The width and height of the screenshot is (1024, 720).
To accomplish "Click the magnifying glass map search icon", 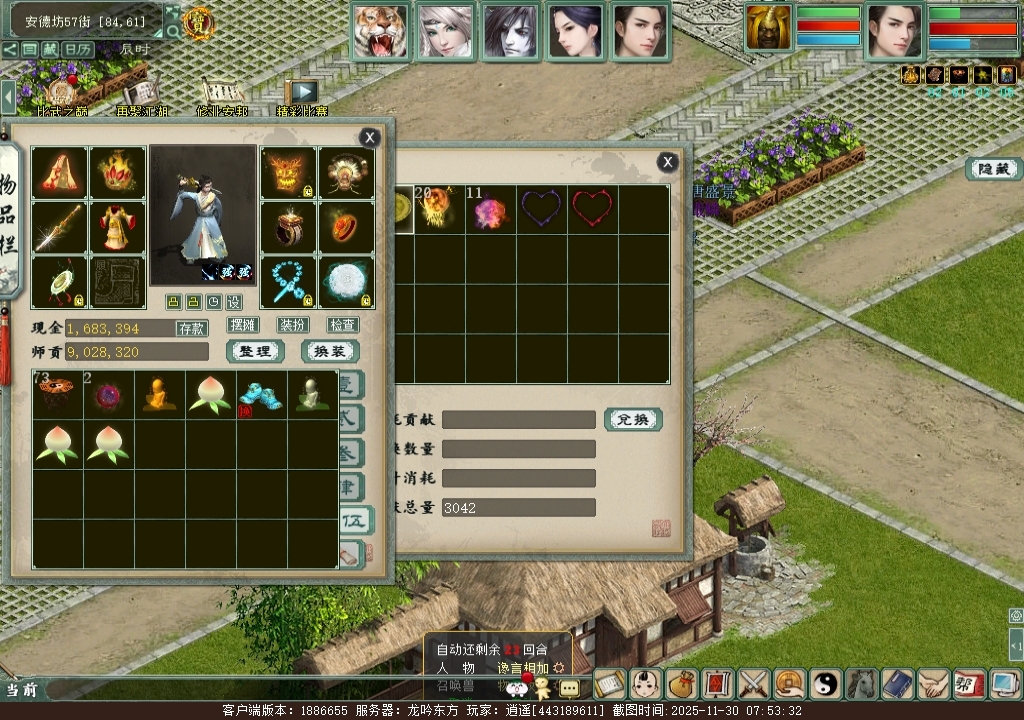I will click(173, 31).
